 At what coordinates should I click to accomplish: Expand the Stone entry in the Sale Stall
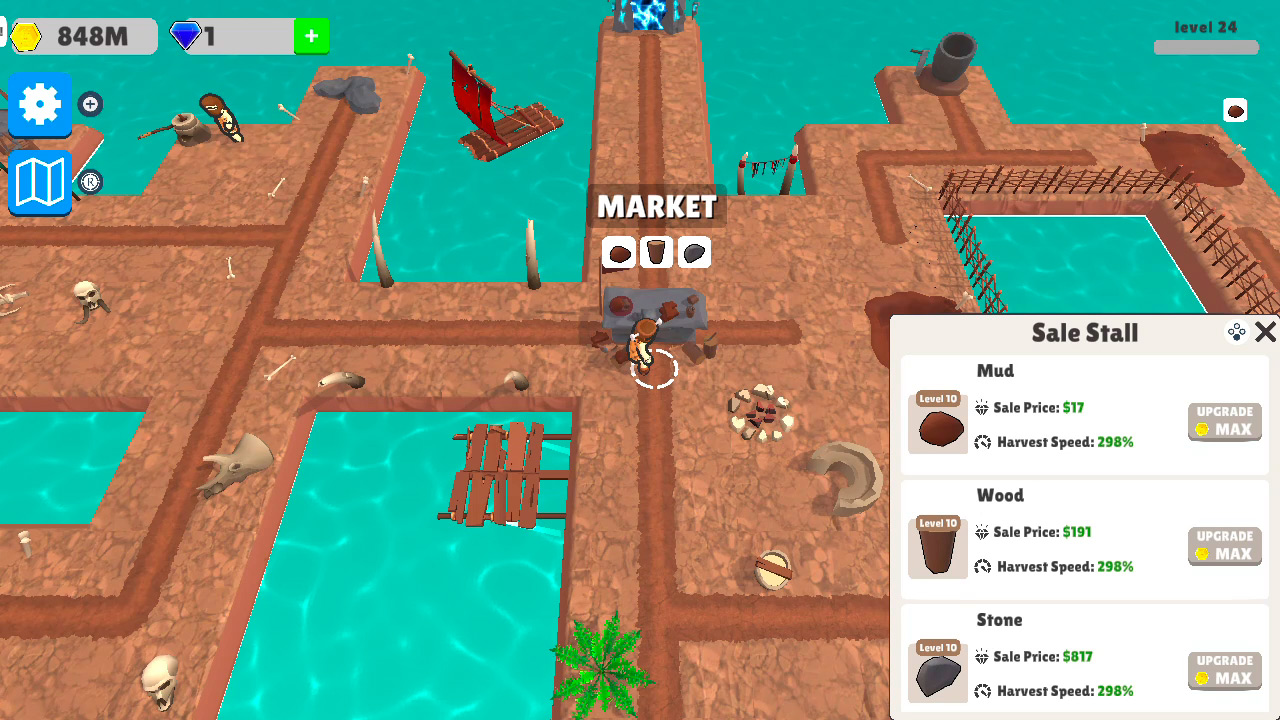[1085, 665]
